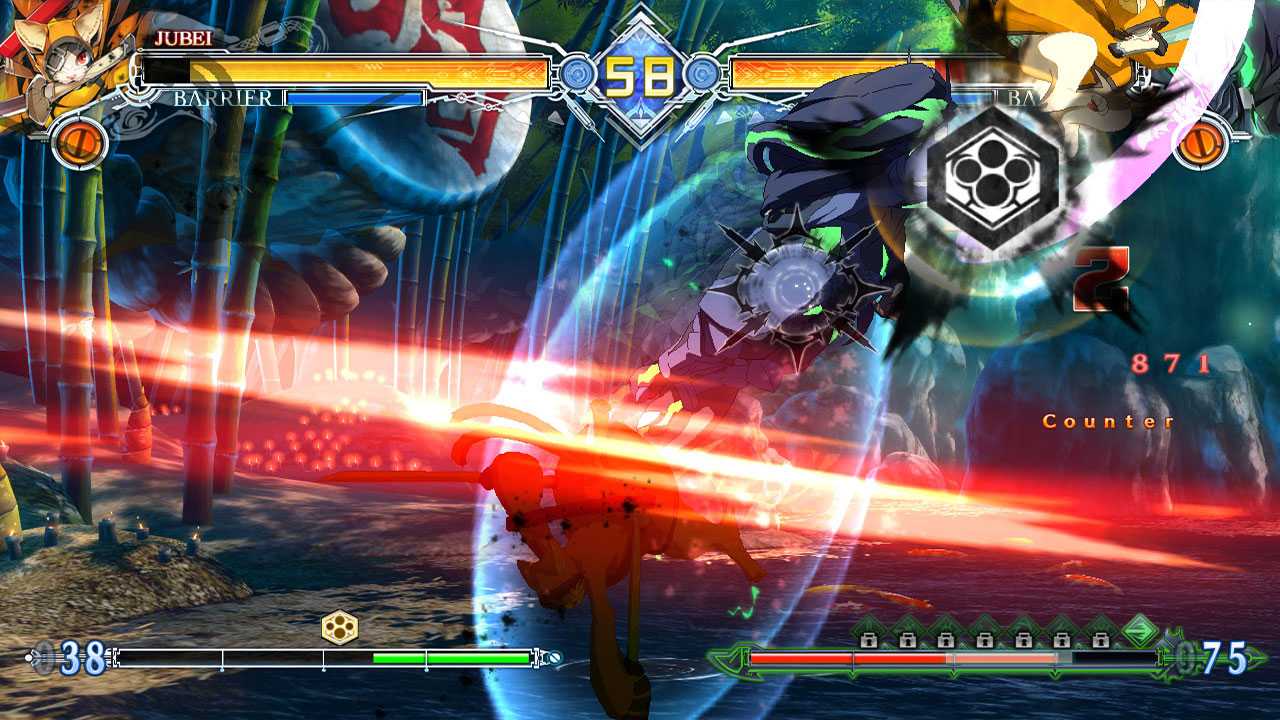Click the arrowhead cap at the left of the right gauge

pos(737,661)
